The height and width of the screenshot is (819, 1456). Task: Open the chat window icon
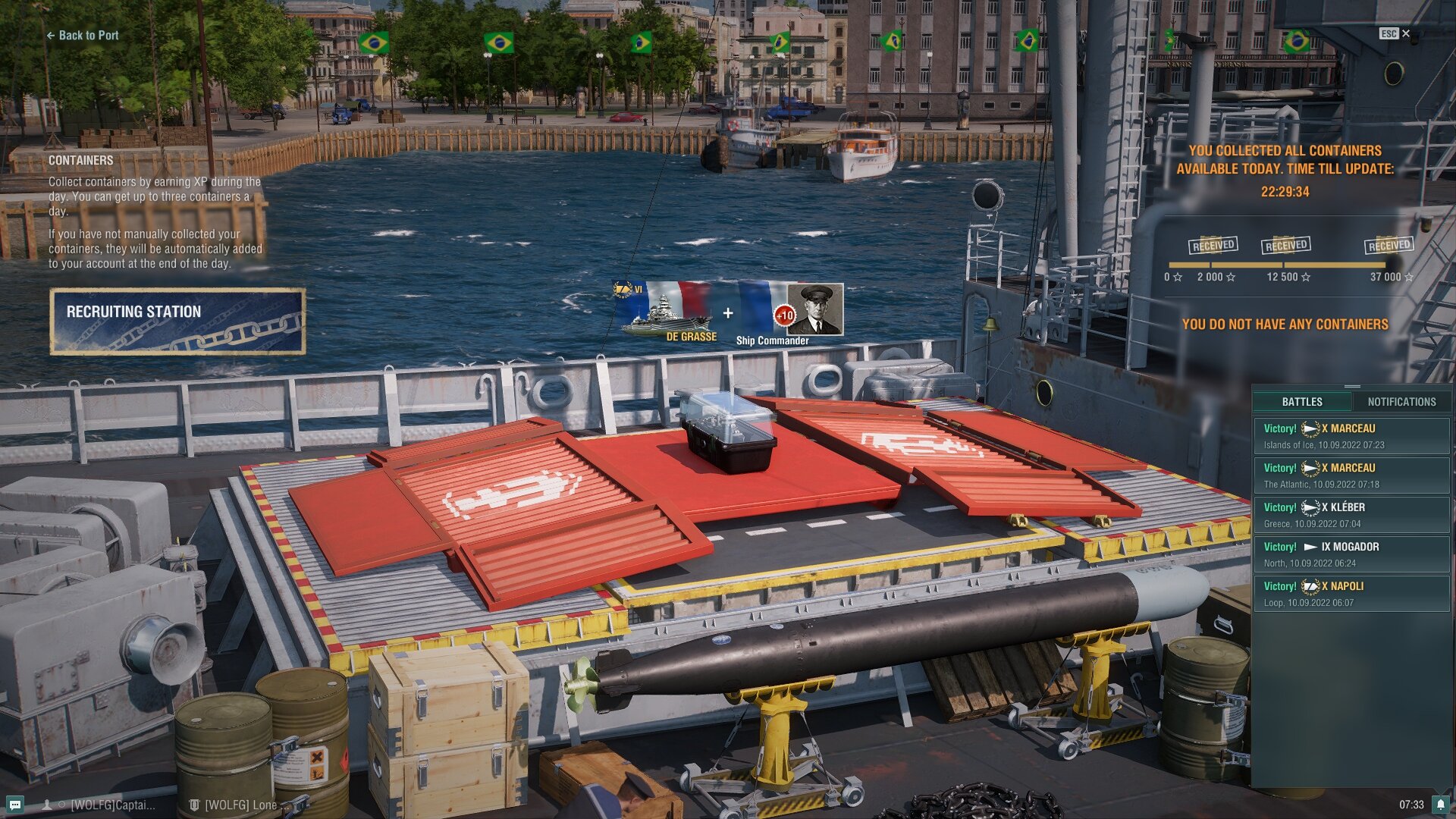[x=15, y=805]
